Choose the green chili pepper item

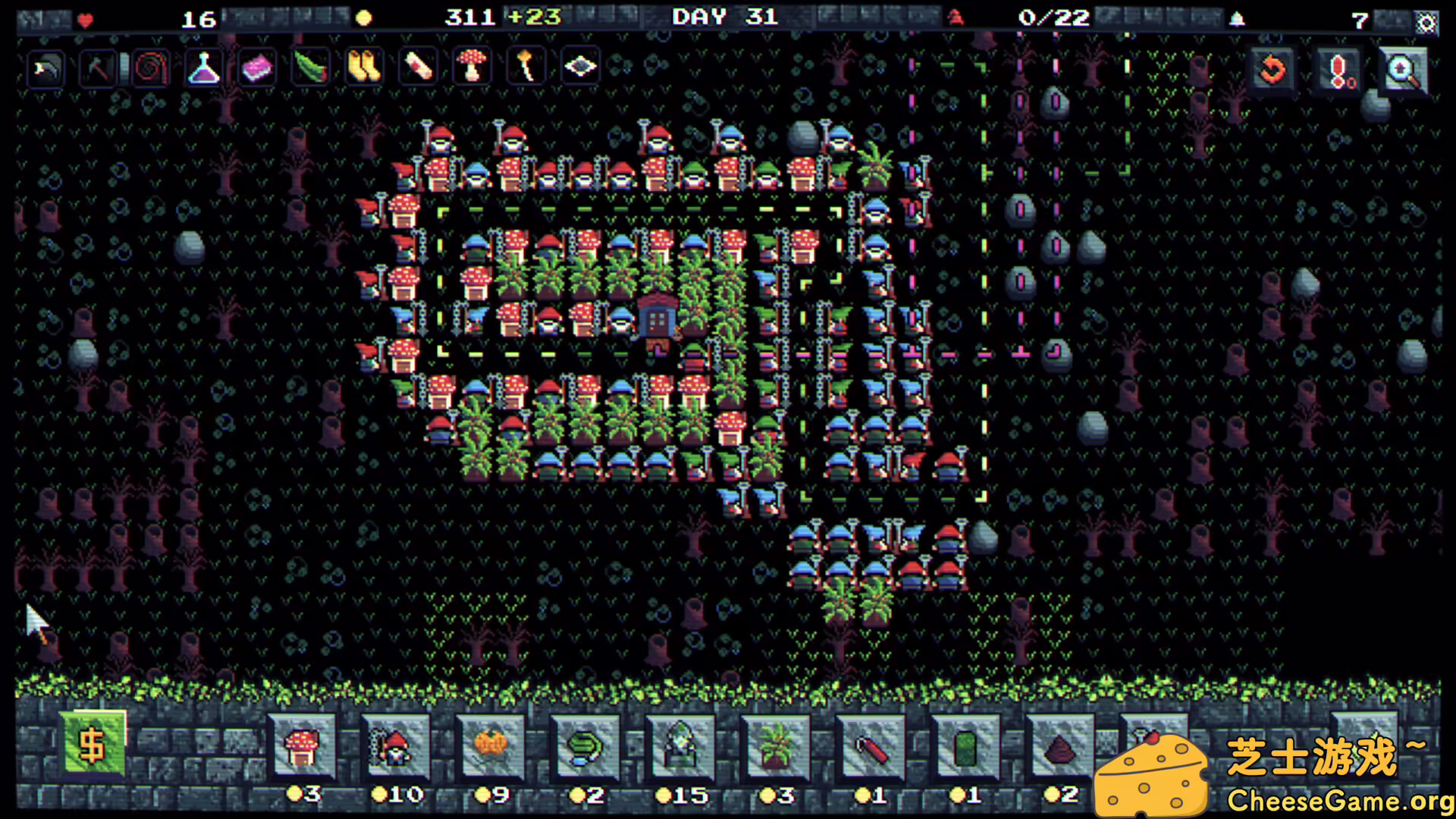(x=311, y=67)
